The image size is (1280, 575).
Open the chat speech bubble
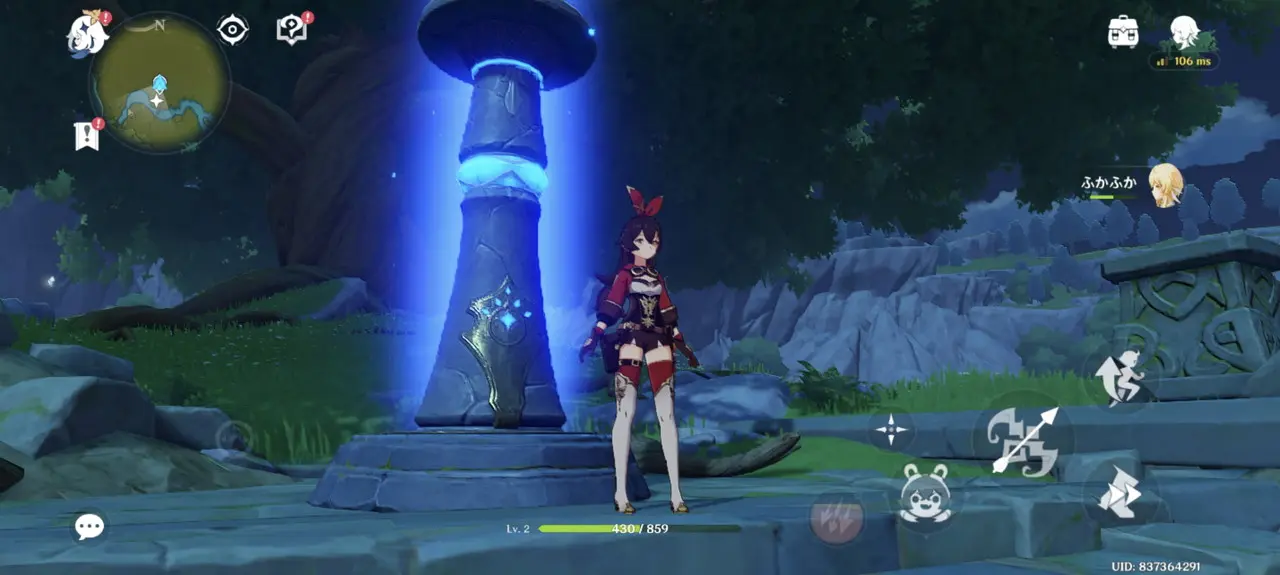point(90,526)
